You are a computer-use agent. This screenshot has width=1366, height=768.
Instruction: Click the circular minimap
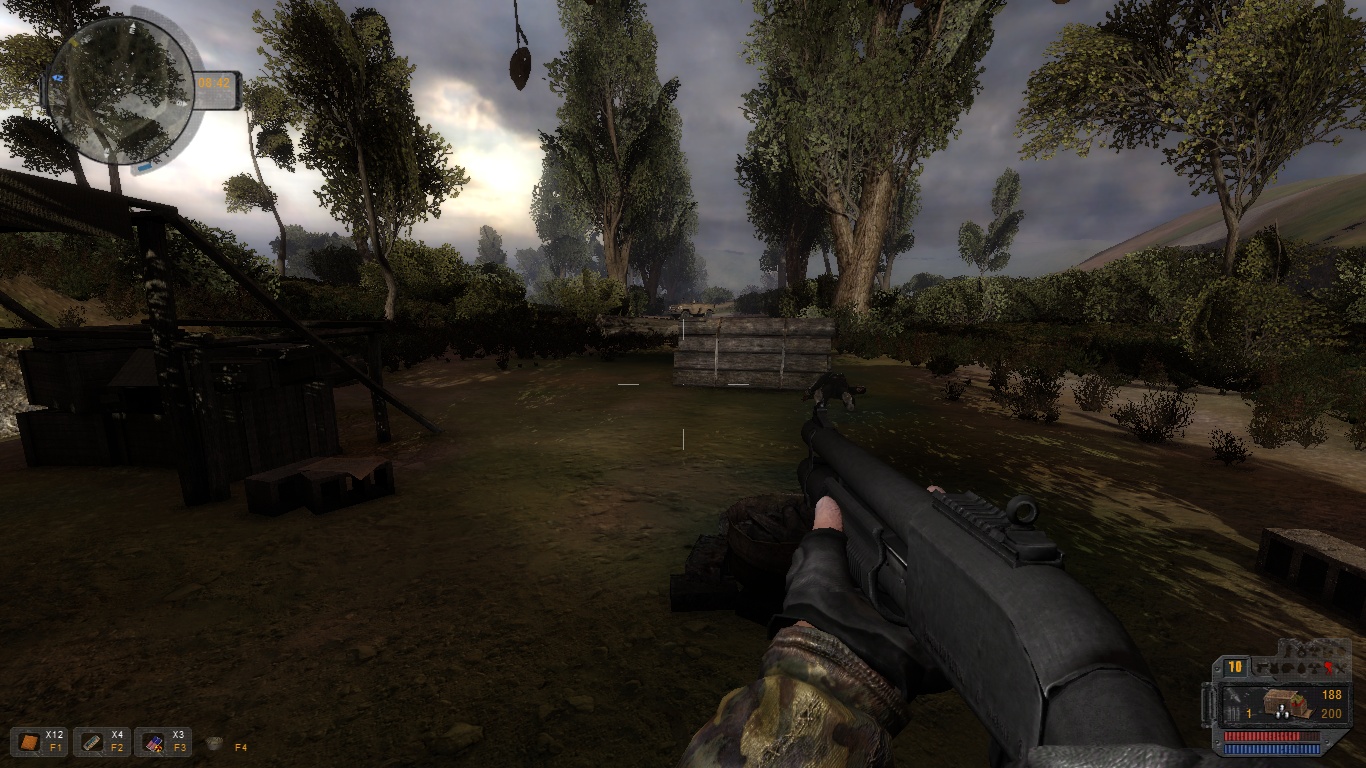click(120, 90)
